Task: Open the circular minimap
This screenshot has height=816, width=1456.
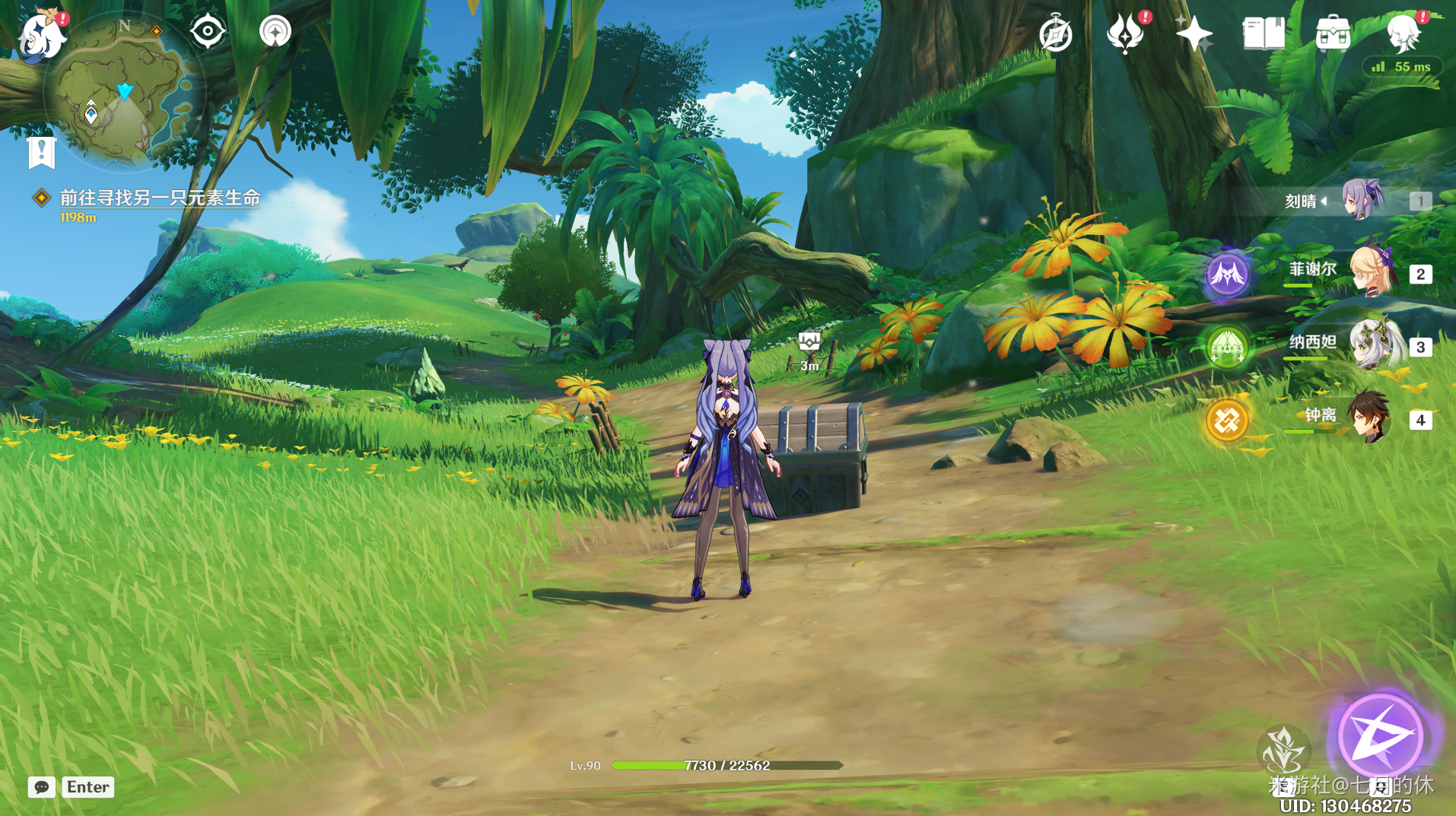Action: (122, 93)
